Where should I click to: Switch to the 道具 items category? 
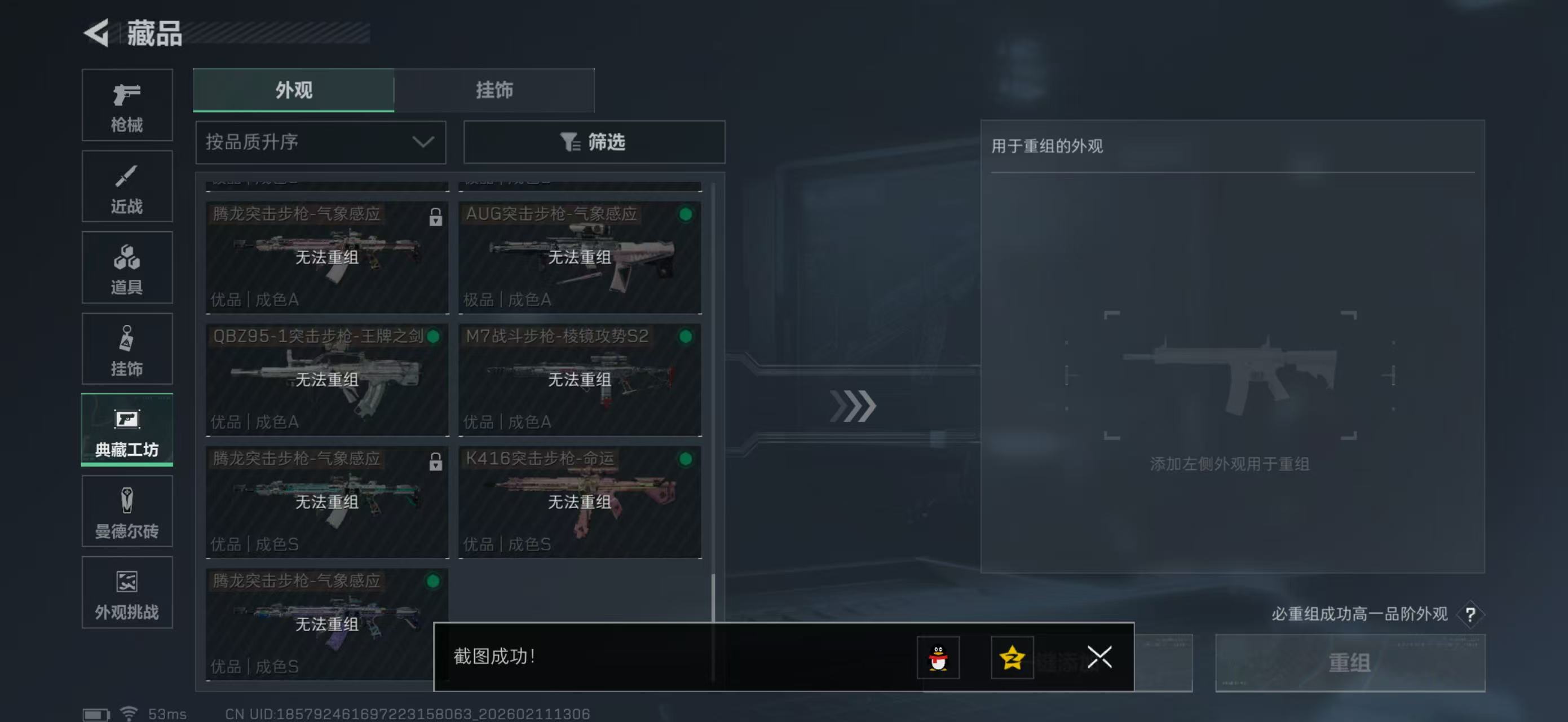click(x=127, y=268)
